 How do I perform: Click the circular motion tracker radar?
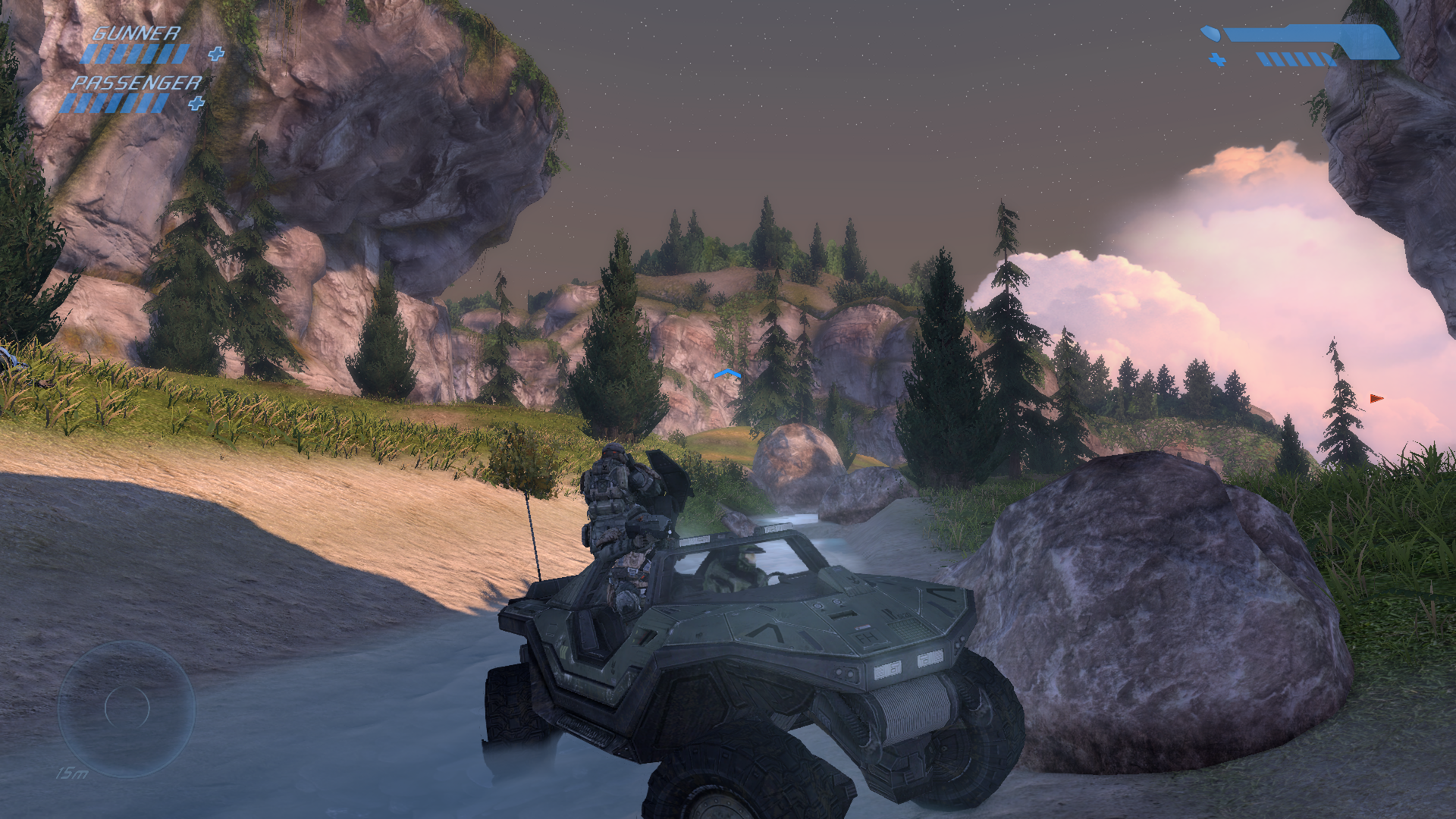point(127,707)
